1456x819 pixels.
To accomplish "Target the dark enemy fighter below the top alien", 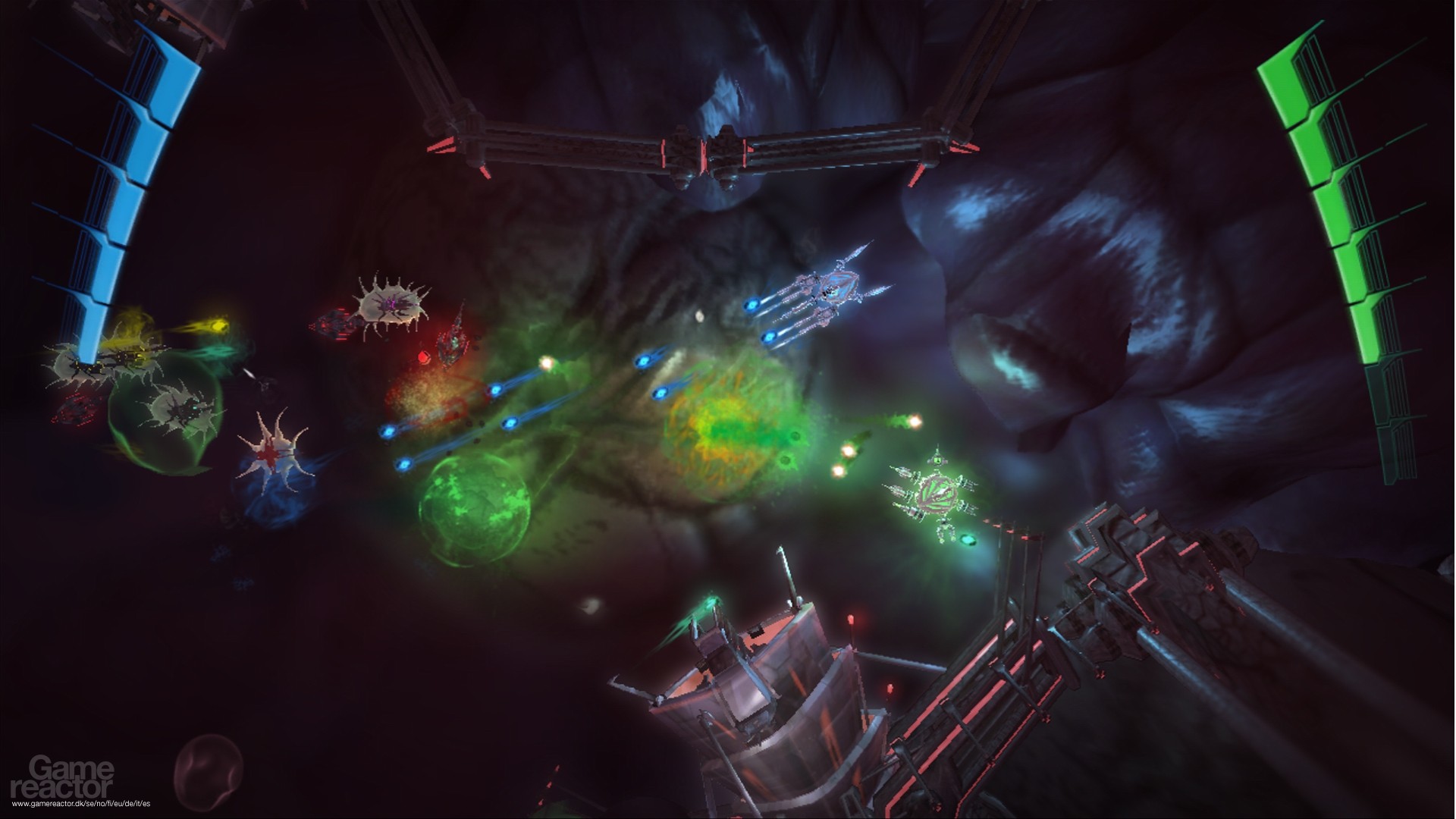I will (453, 345).
